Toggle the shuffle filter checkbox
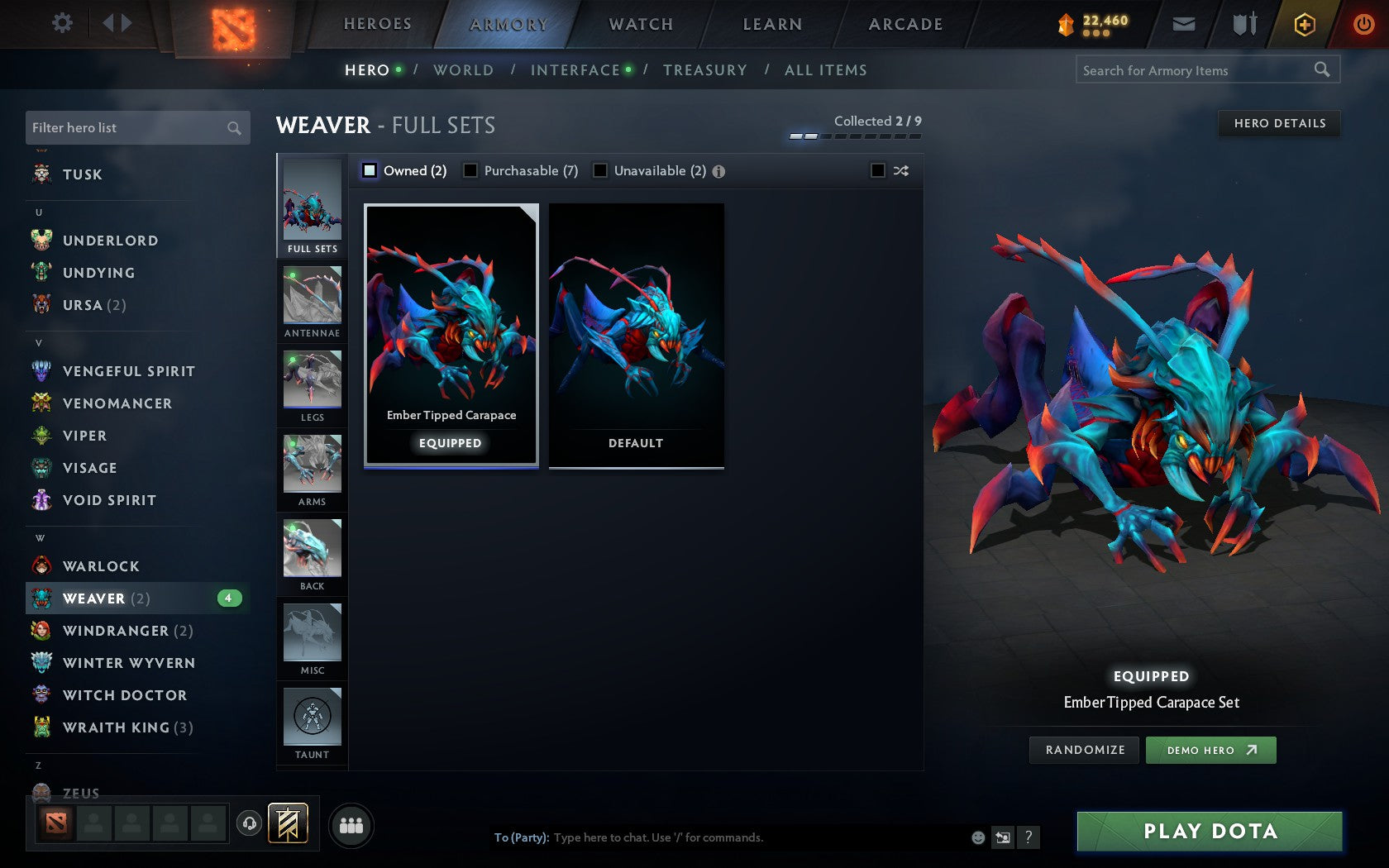 [879, 170]
